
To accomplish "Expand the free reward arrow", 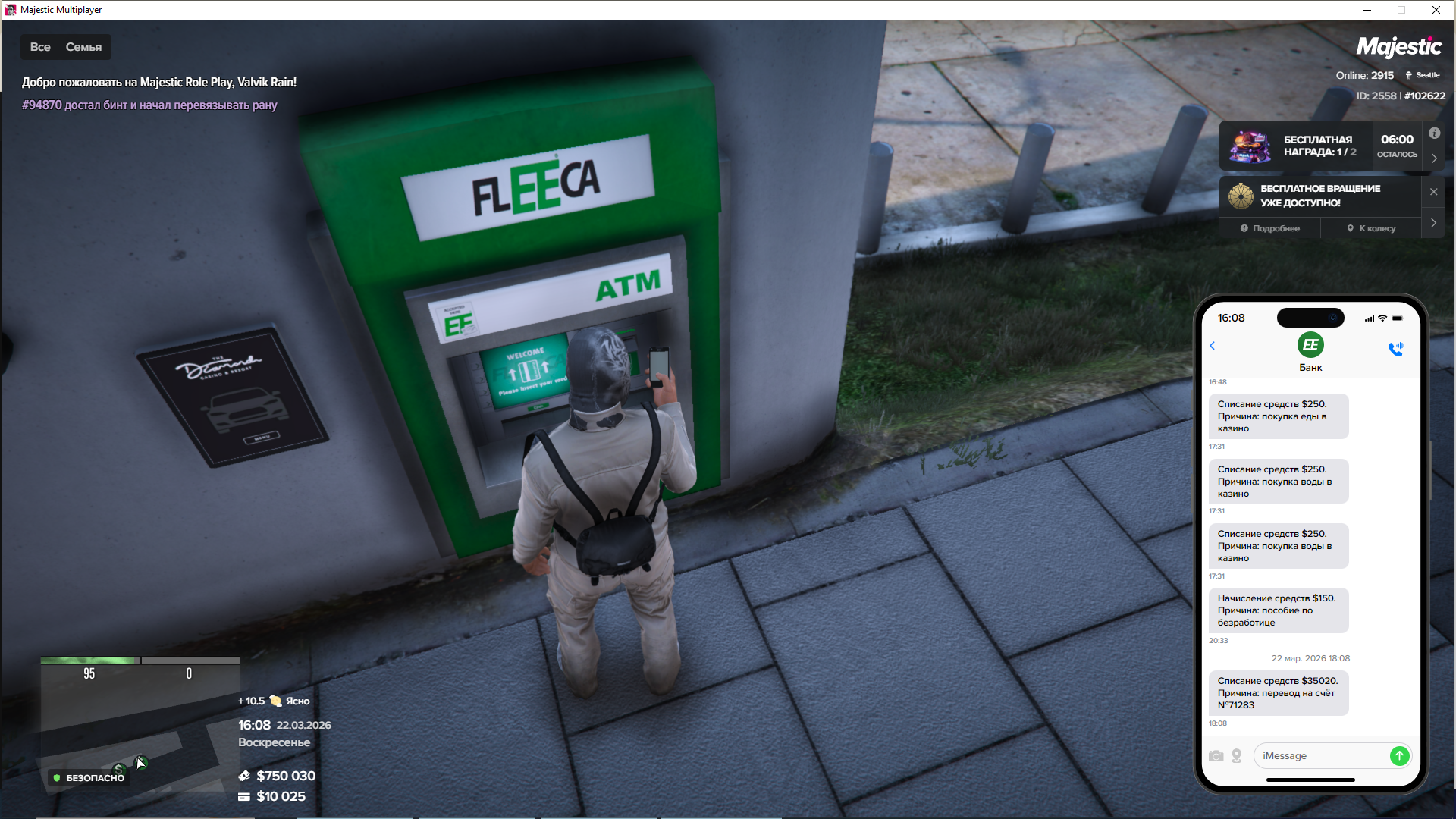I will coord(1434,158).
